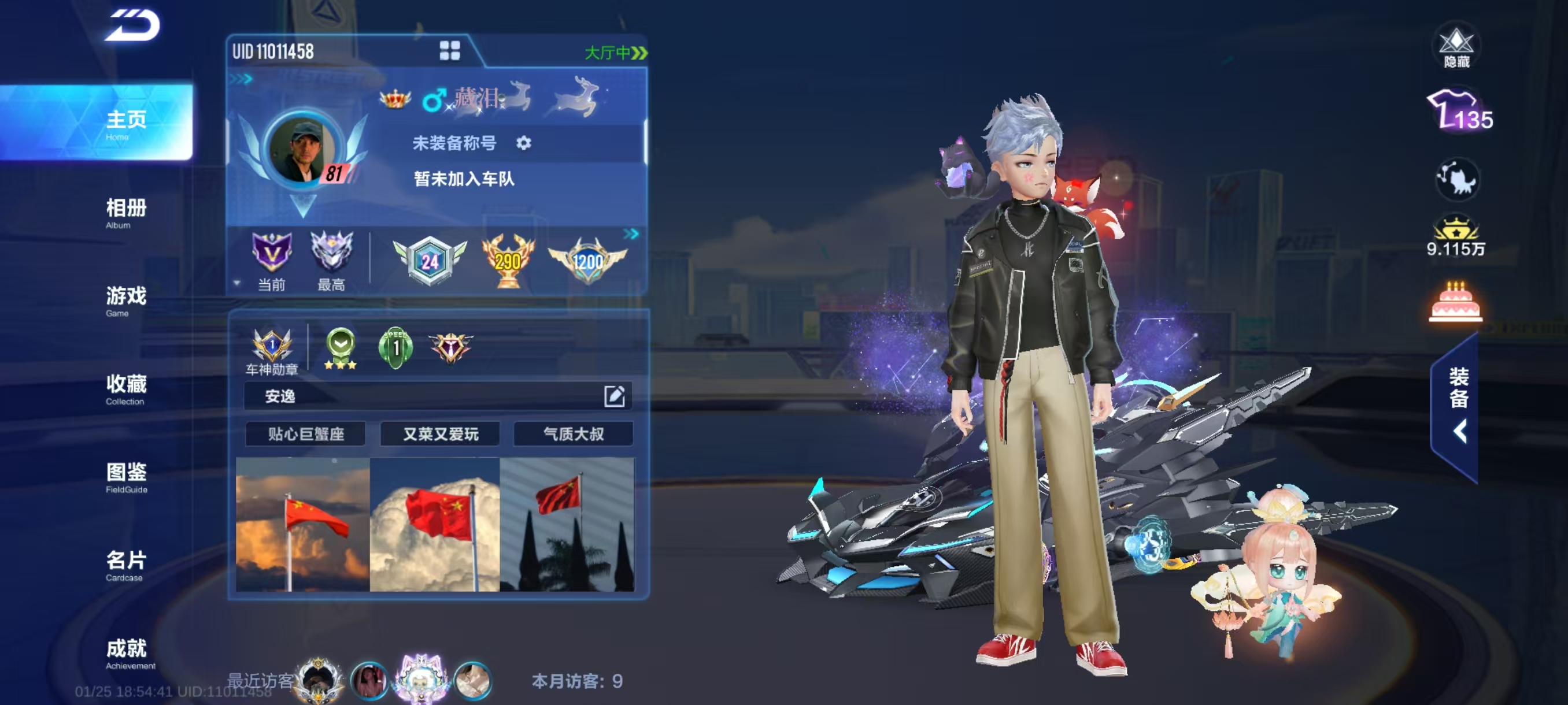The width and height of the screenshot is (1568, 705).
Task: Edit the 安逸 signature text
Action: (614, 396)
